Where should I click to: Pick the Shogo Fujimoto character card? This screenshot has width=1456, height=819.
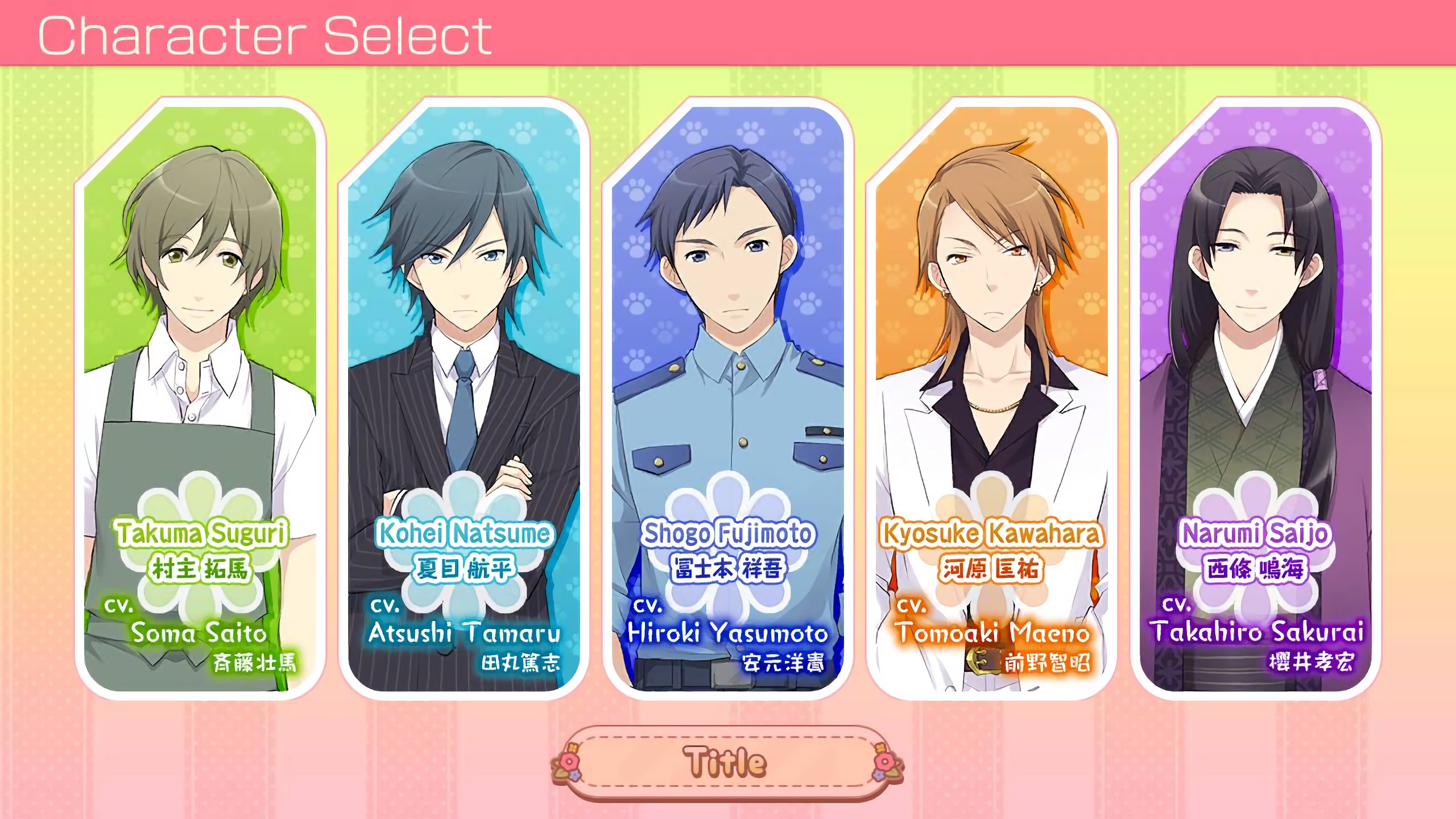pos(728,398)
